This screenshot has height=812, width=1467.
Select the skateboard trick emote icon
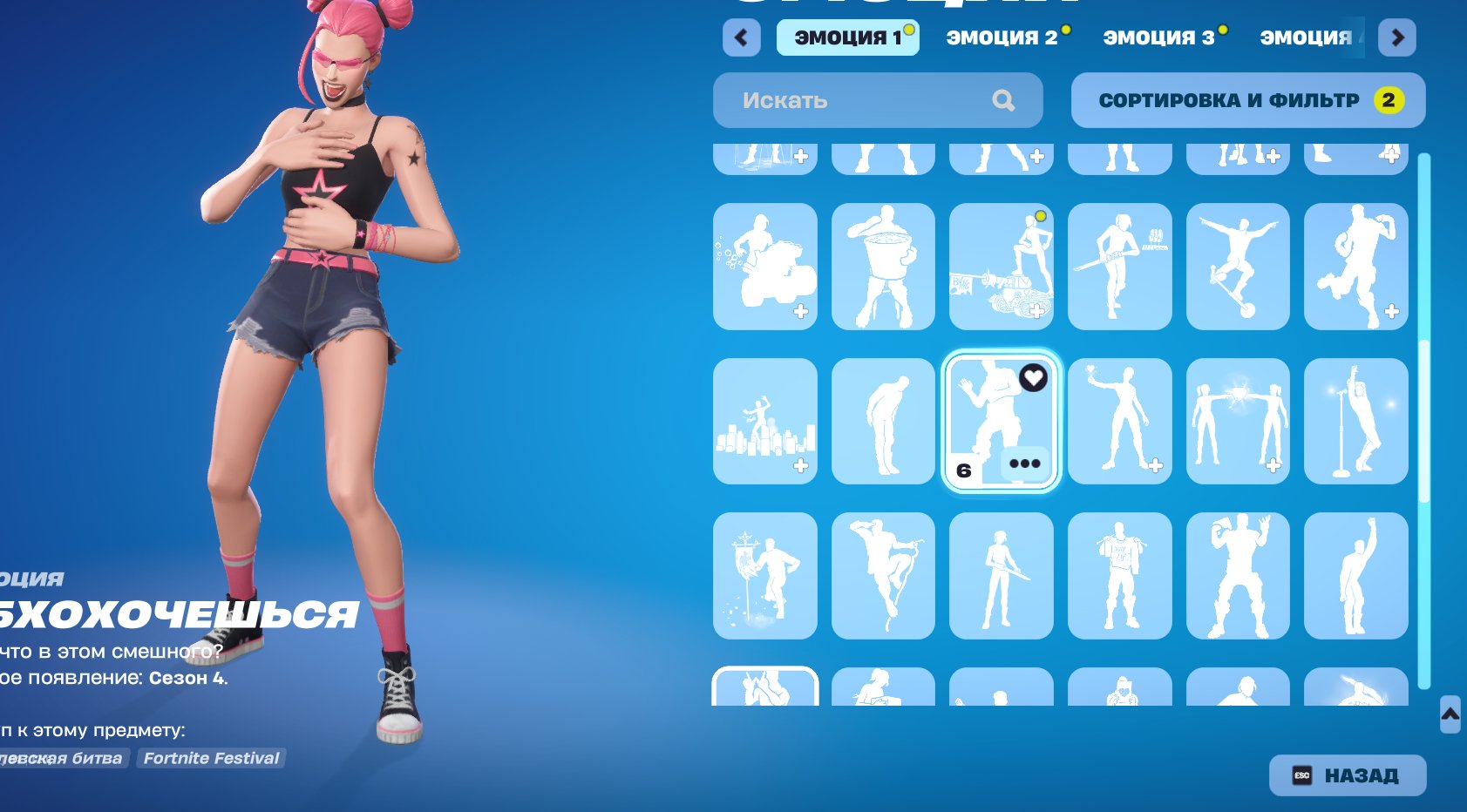tap(1239, 267)
